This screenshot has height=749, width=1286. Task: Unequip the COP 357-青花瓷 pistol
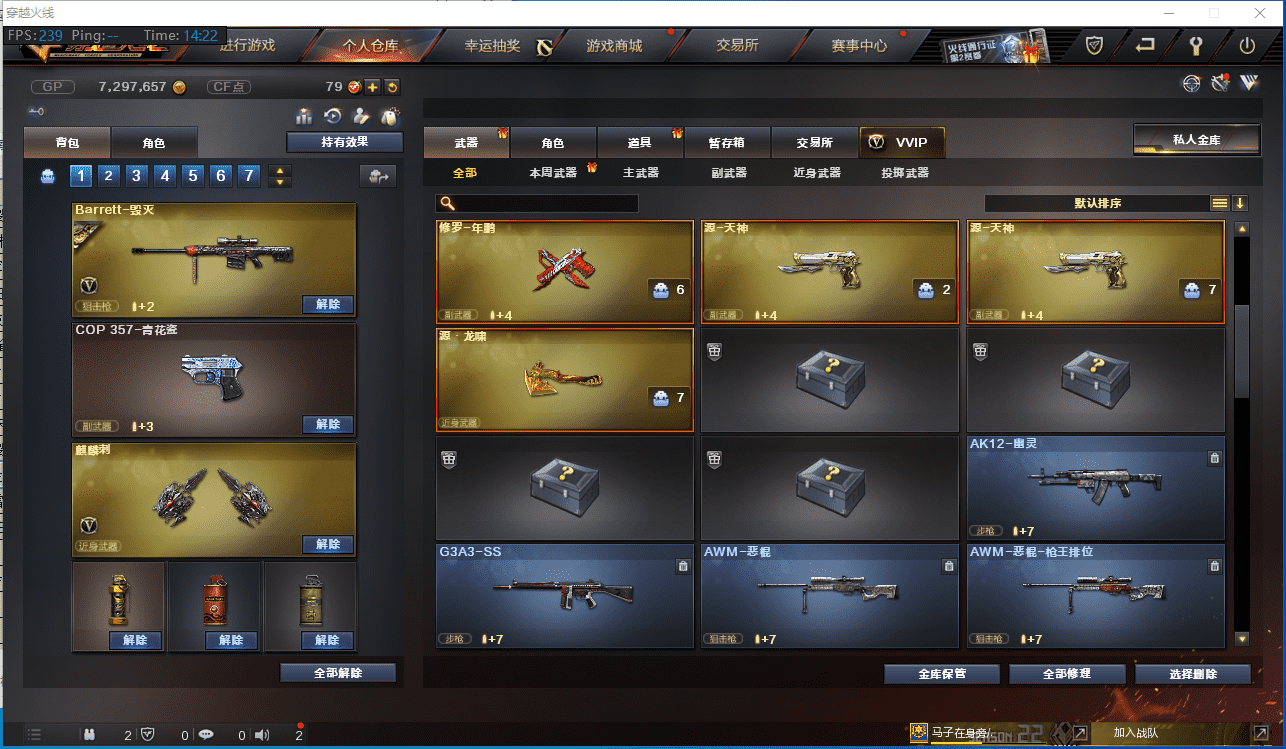coord(328,425)
